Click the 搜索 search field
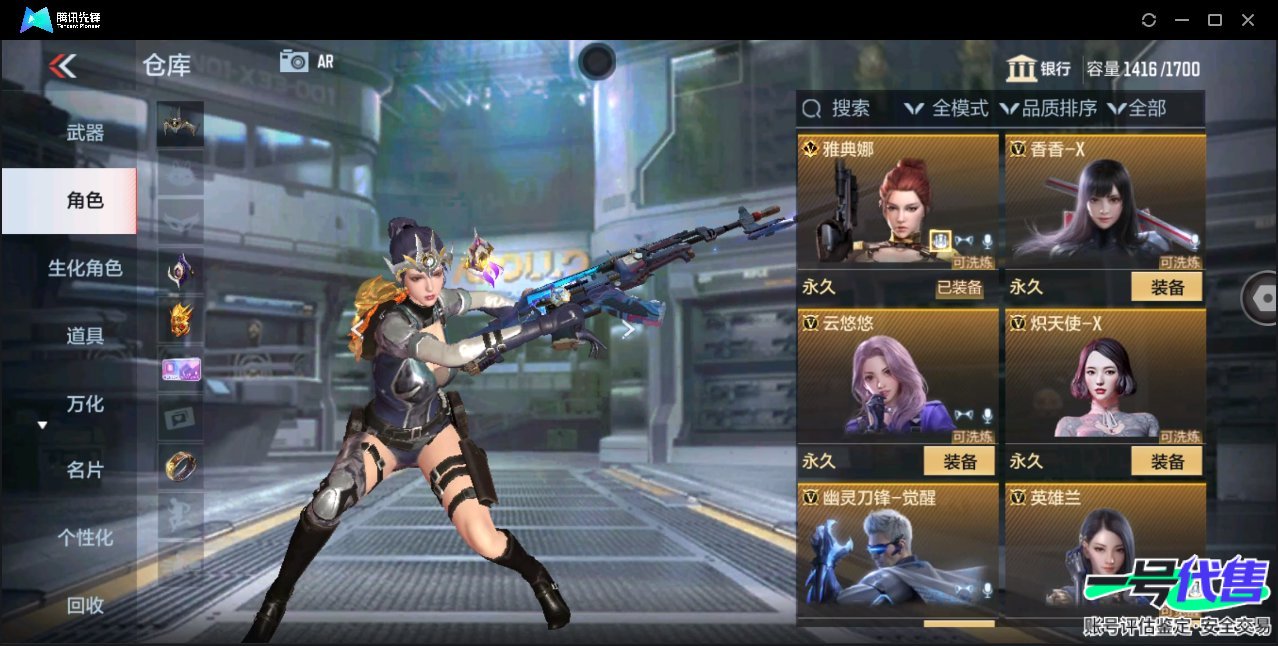Image resolution: width=1278 pixels, height=646 pixels. (x=850, y=108)
